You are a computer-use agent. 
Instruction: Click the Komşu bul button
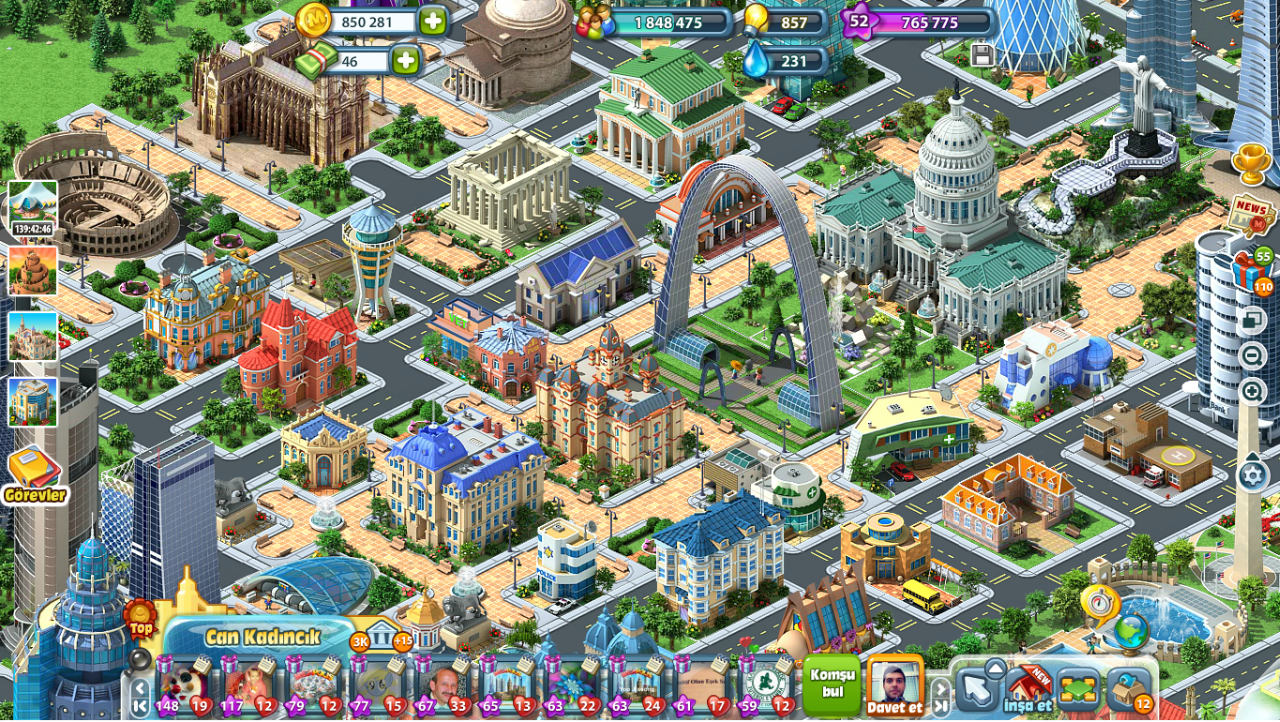[831, 684]
